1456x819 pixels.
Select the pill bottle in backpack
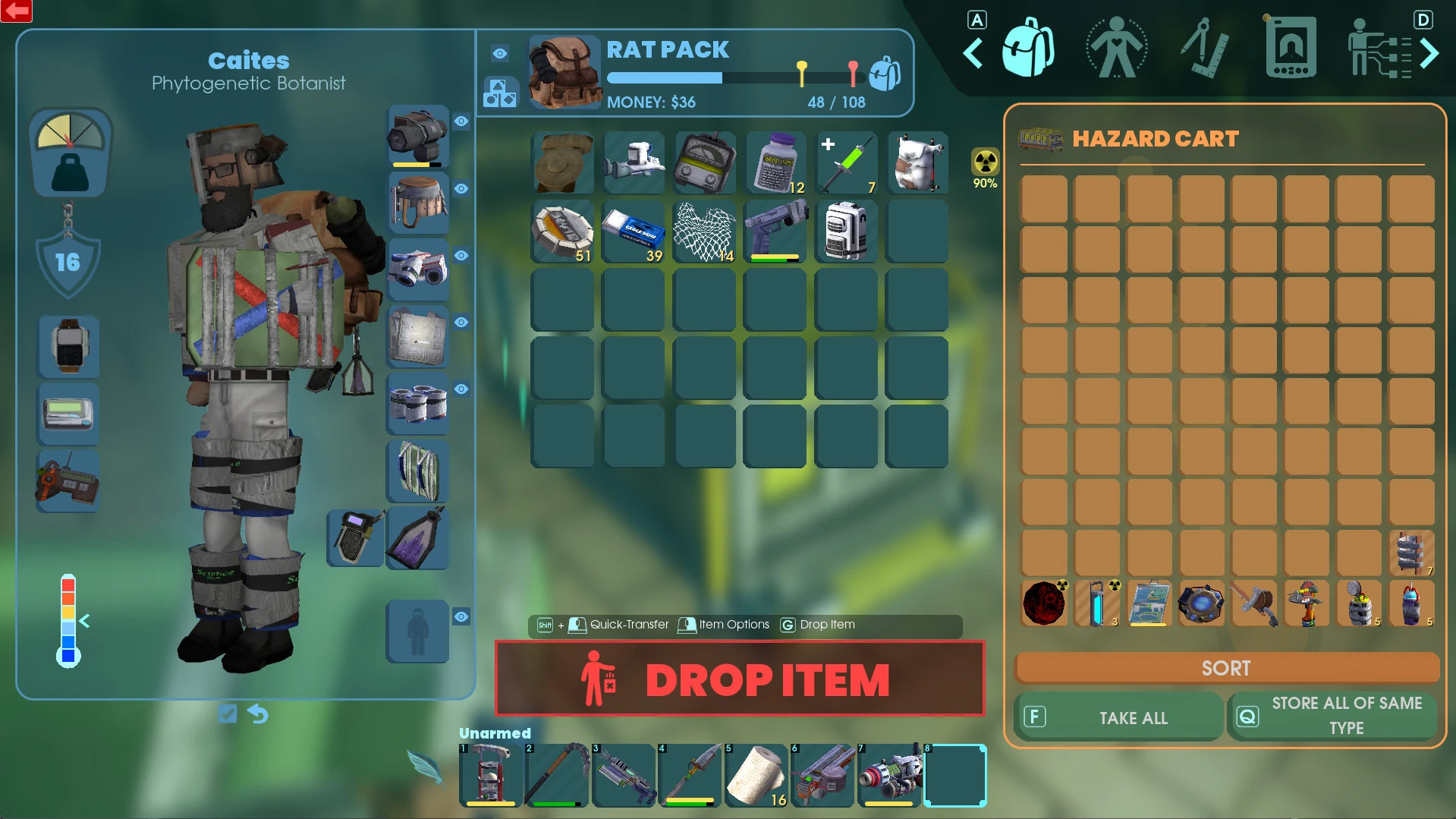(x=775, y=164)
